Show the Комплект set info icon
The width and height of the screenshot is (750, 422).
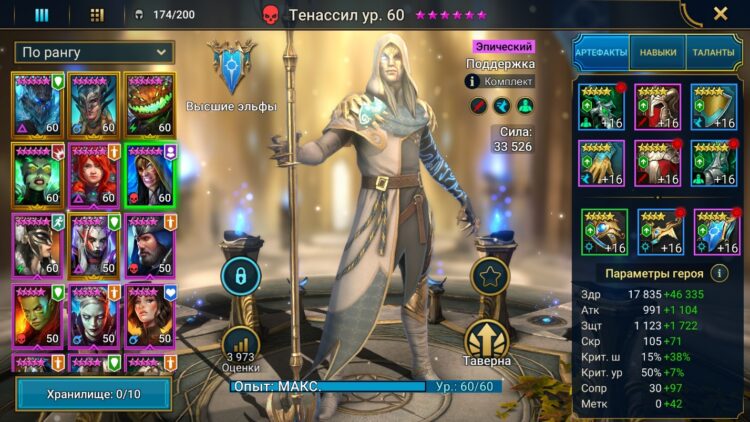(x=472, y=81)
